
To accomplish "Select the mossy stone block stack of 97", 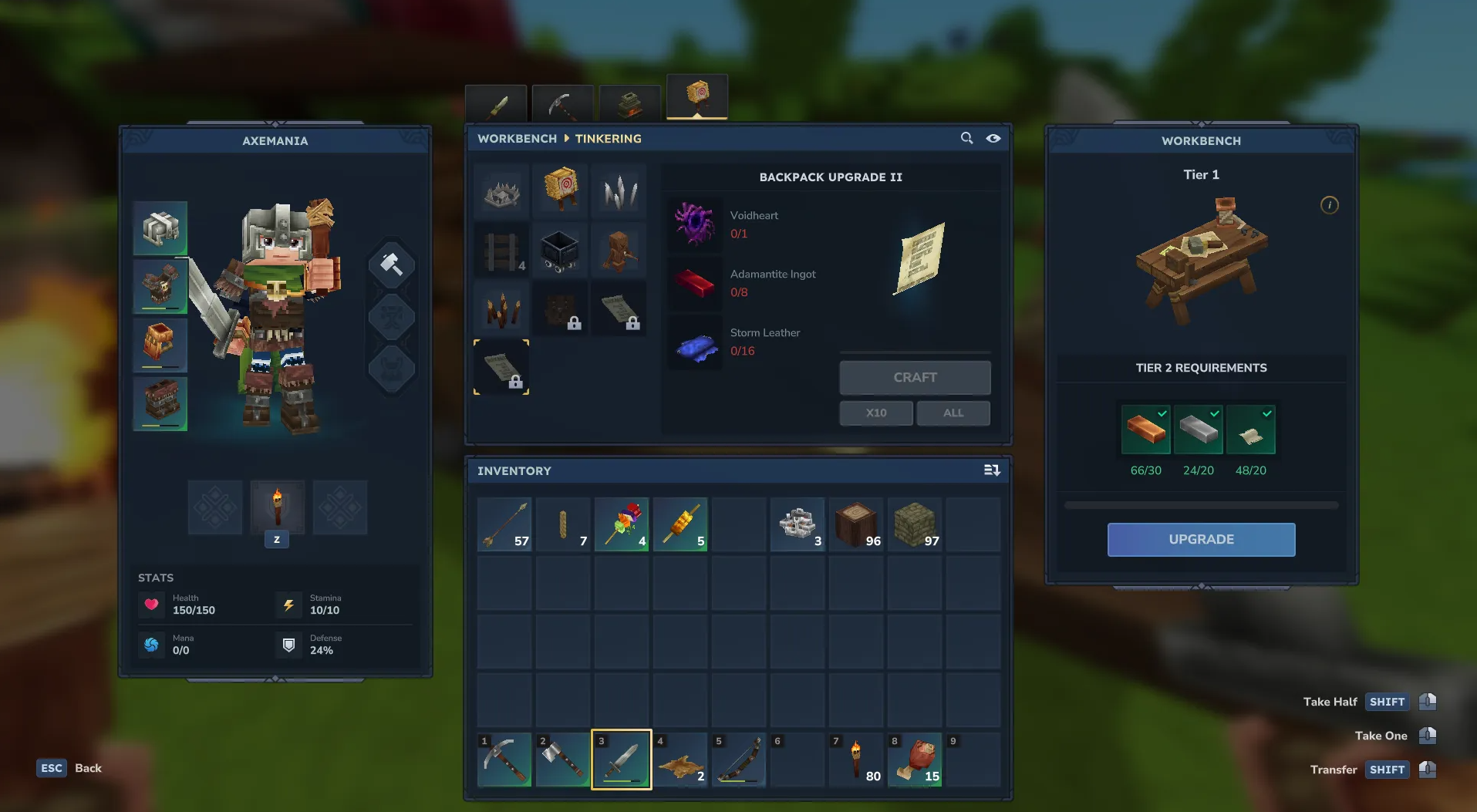I will pyautogui.click(x=915, y=524).
